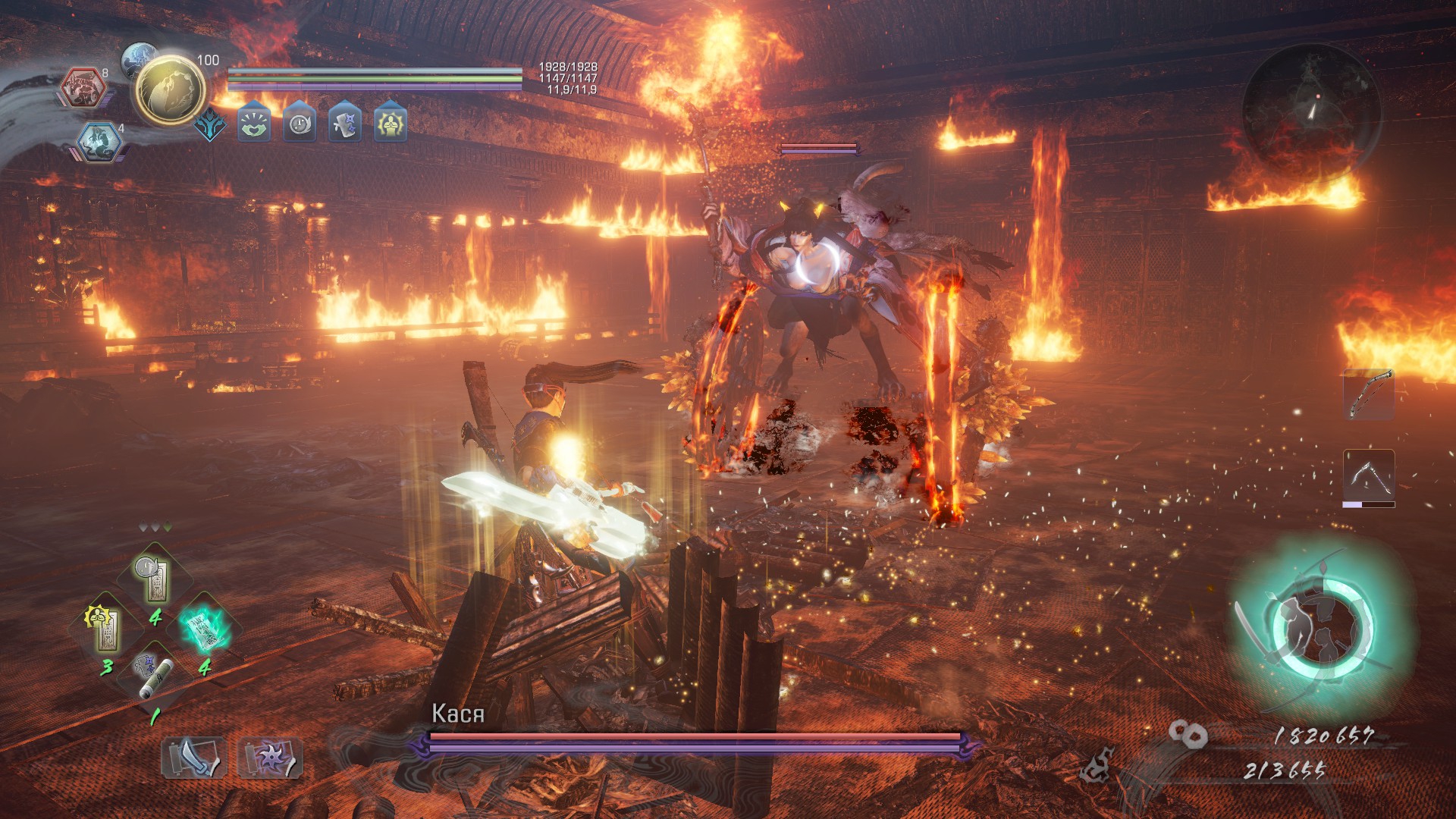Viewport: 1456px width, 819px height.
Task: Use the praying figure talisman shortcut
Action: [x=106, y=629]
